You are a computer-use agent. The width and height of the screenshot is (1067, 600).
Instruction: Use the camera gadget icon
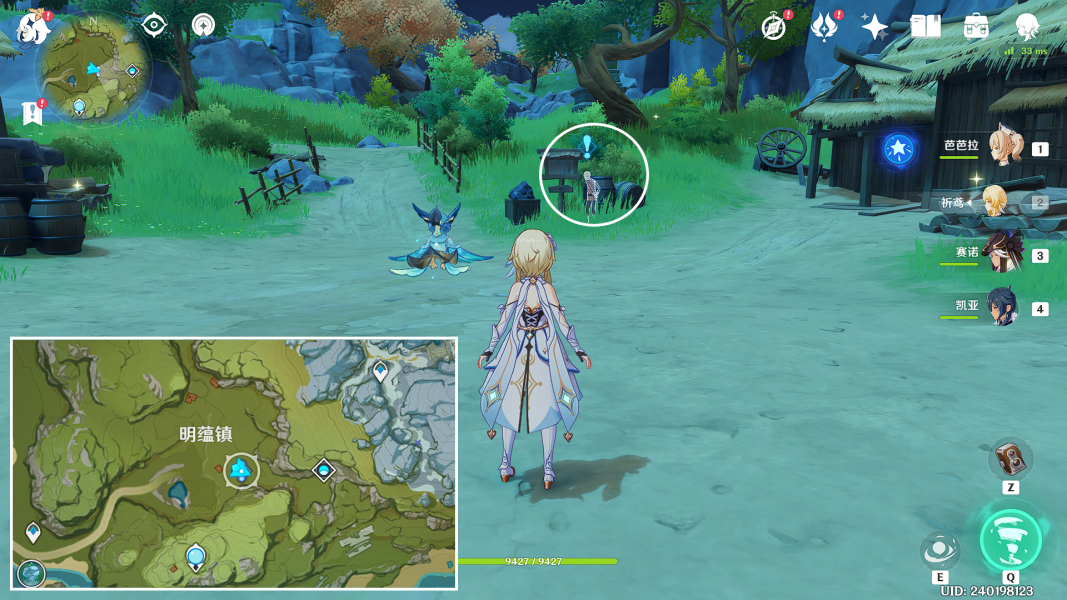click(1011, 459)
